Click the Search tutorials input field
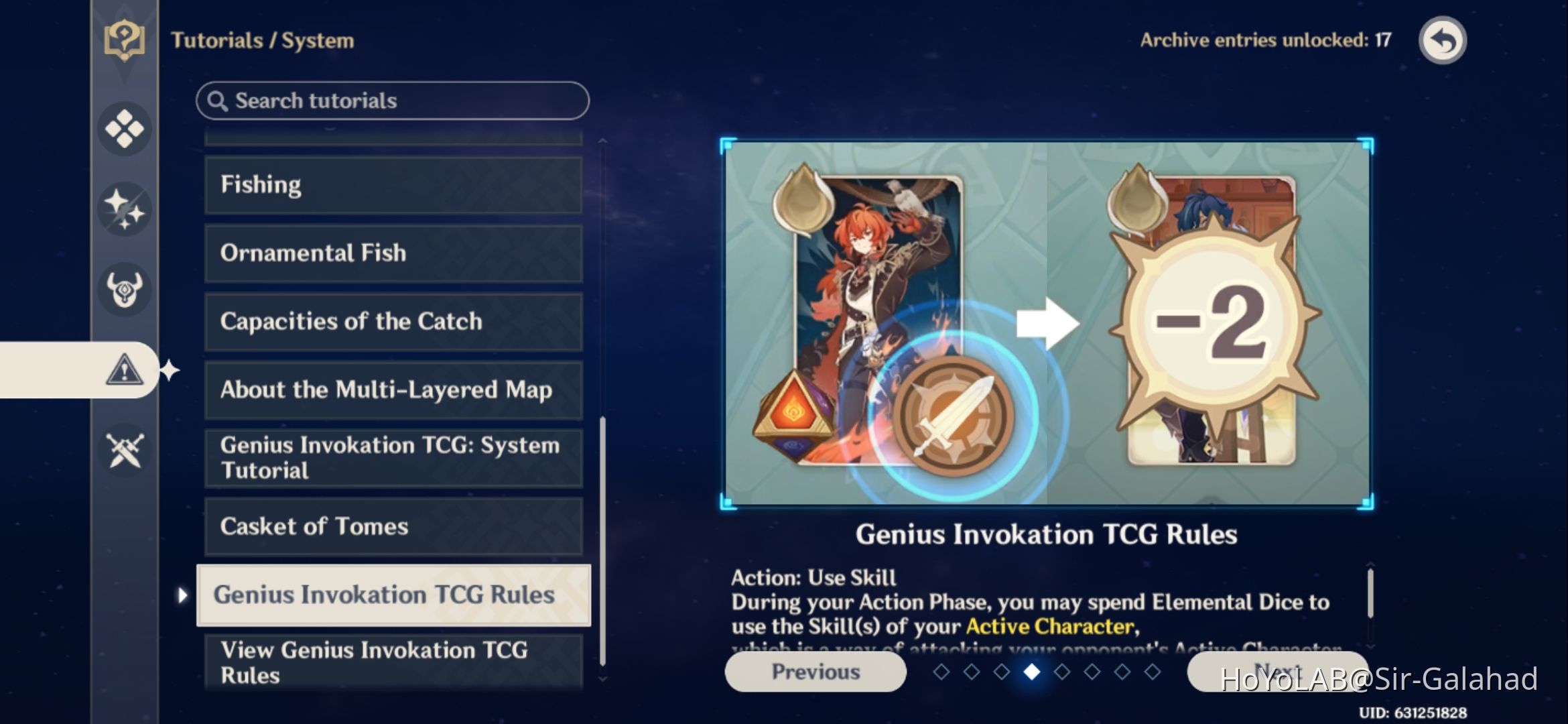Viewport: 1568px width, 724px height. [x=391, y=100]
